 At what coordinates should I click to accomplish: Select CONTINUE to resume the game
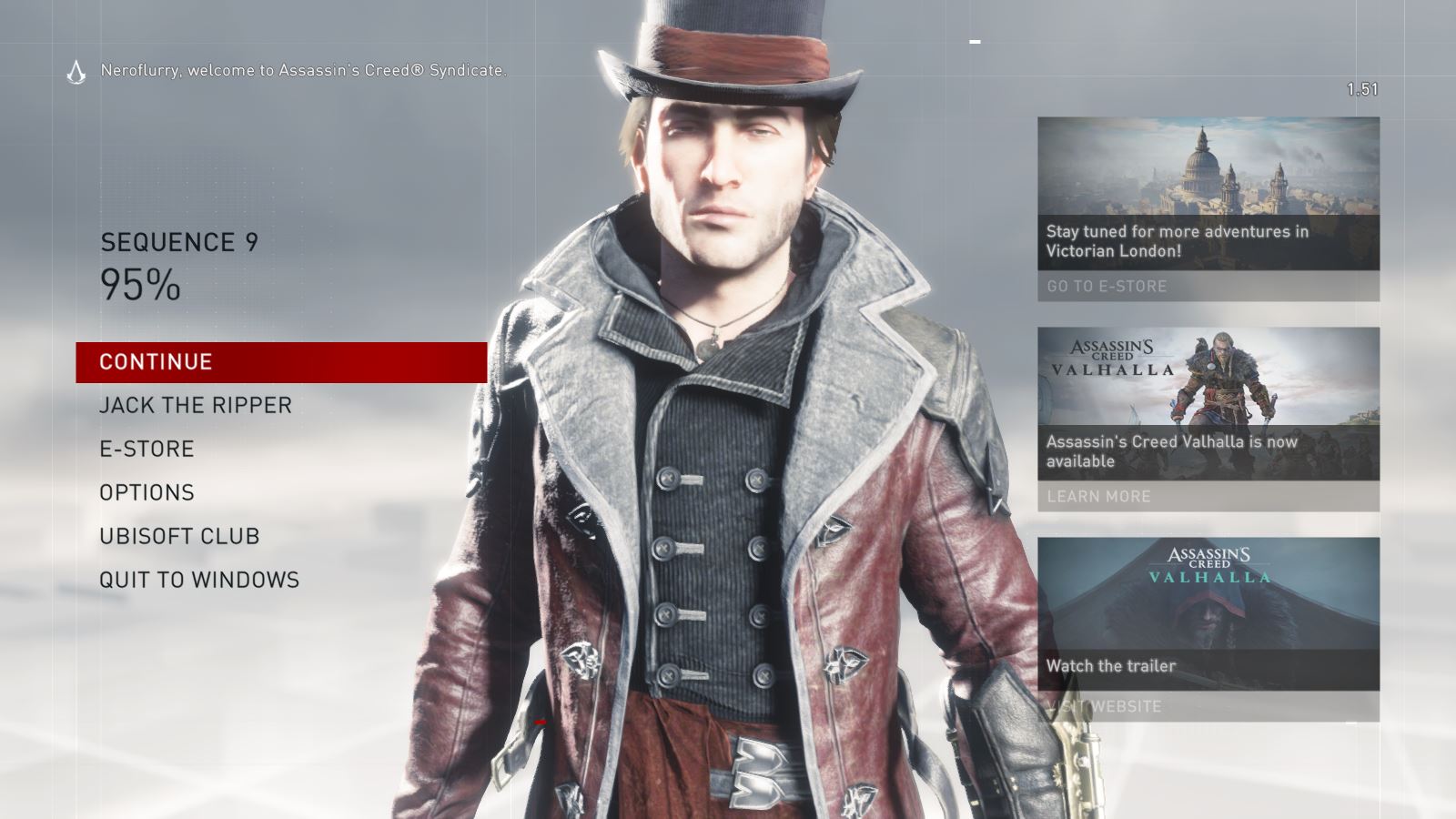tap(155, 361)
